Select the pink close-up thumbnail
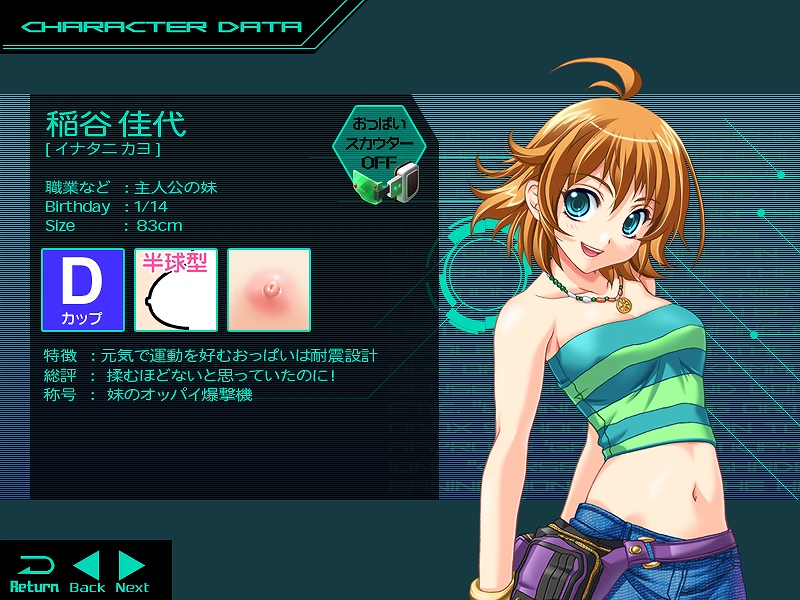 pos(269,290)
